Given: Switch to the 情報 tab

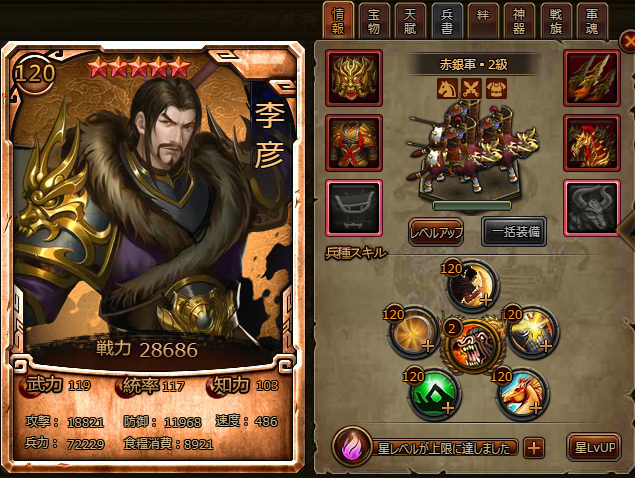Looking at the screenshot, I should 337,18.
